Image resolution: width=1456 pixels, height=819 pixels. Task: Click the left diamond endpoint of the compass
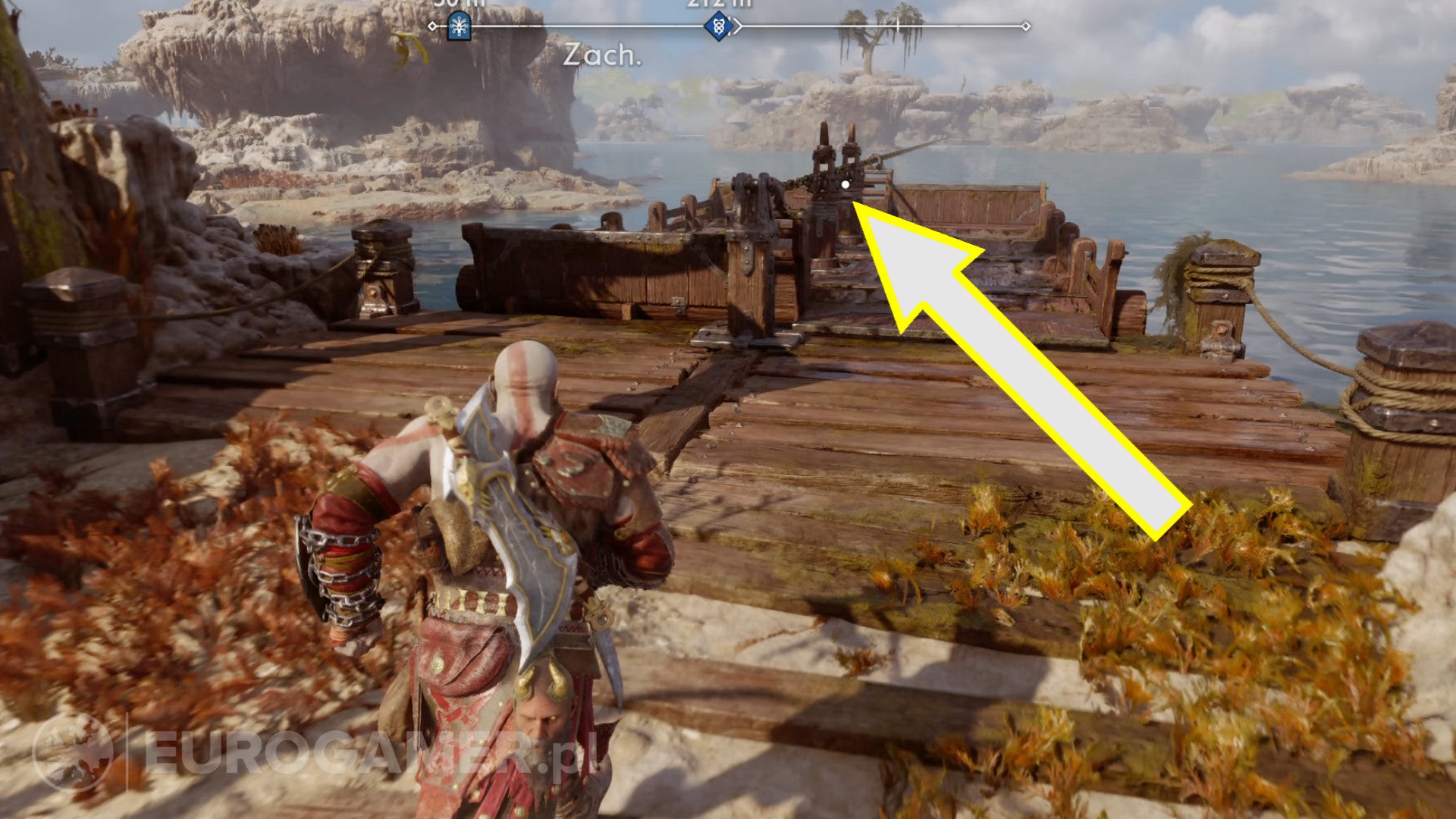(x=432, y=26)
